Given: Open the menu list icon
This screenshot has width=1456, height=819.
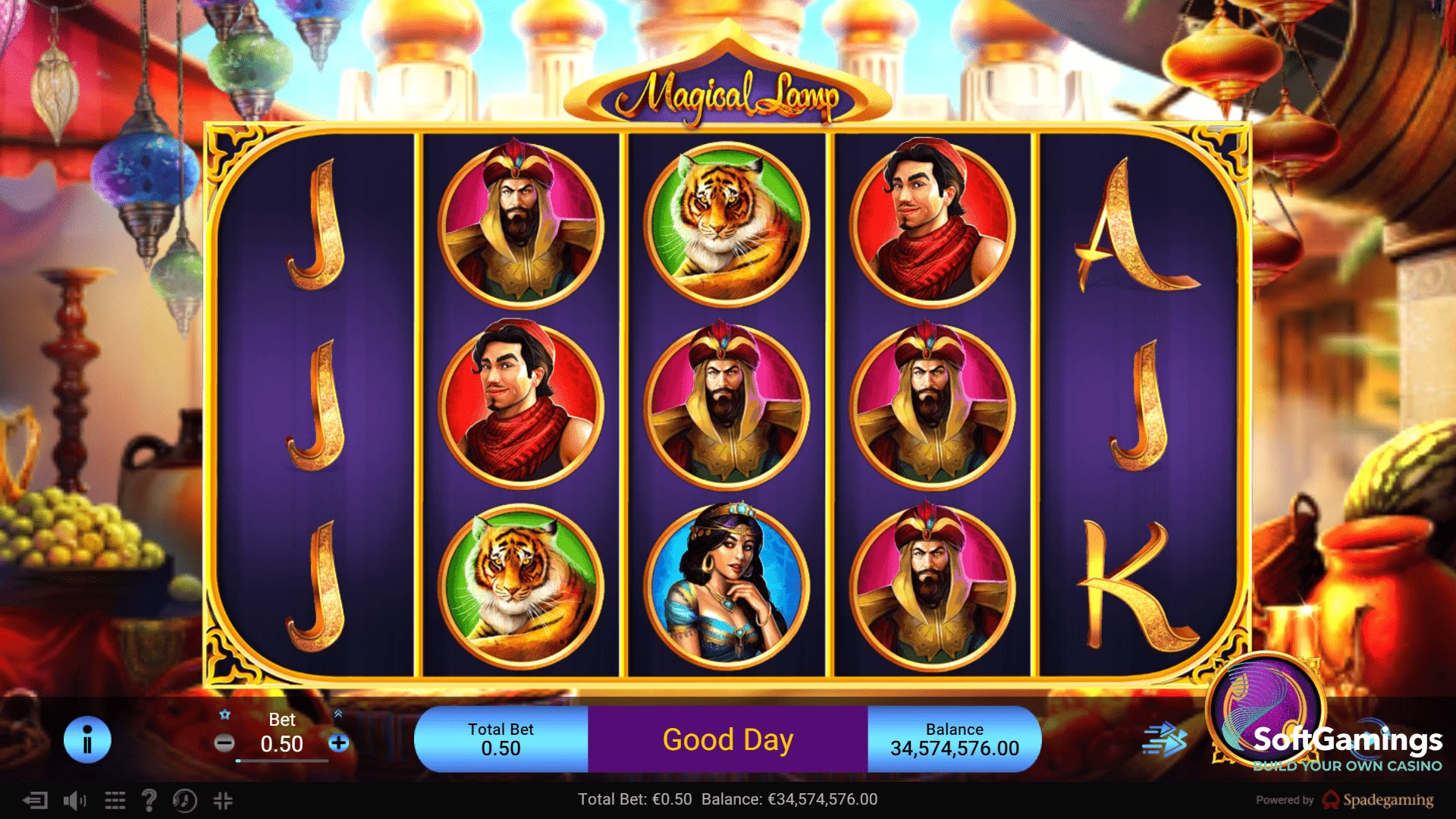Looking at the screenshot, I should click(x=115, y=800).
